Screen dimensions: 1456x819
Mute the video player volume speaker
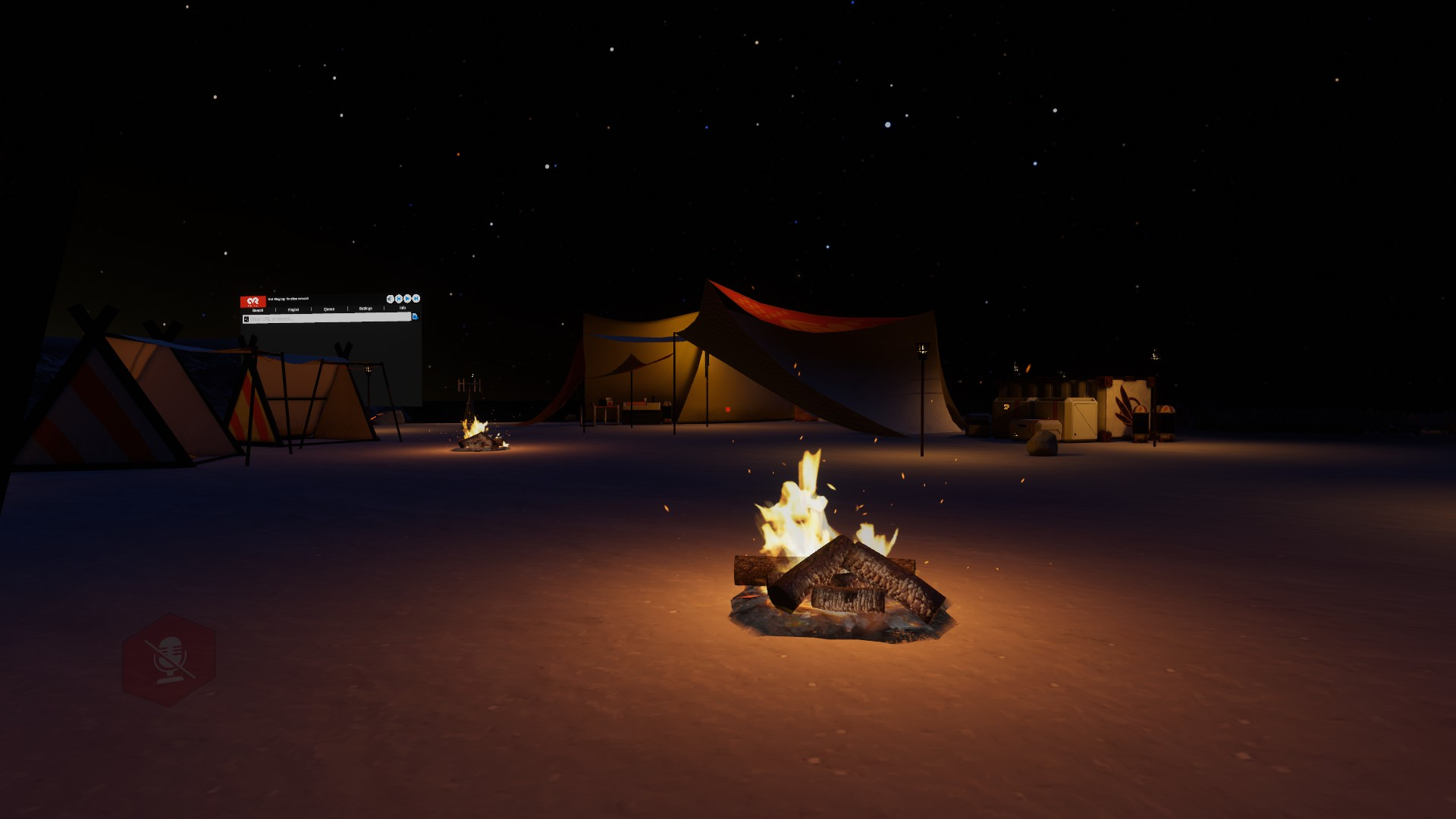390,299
